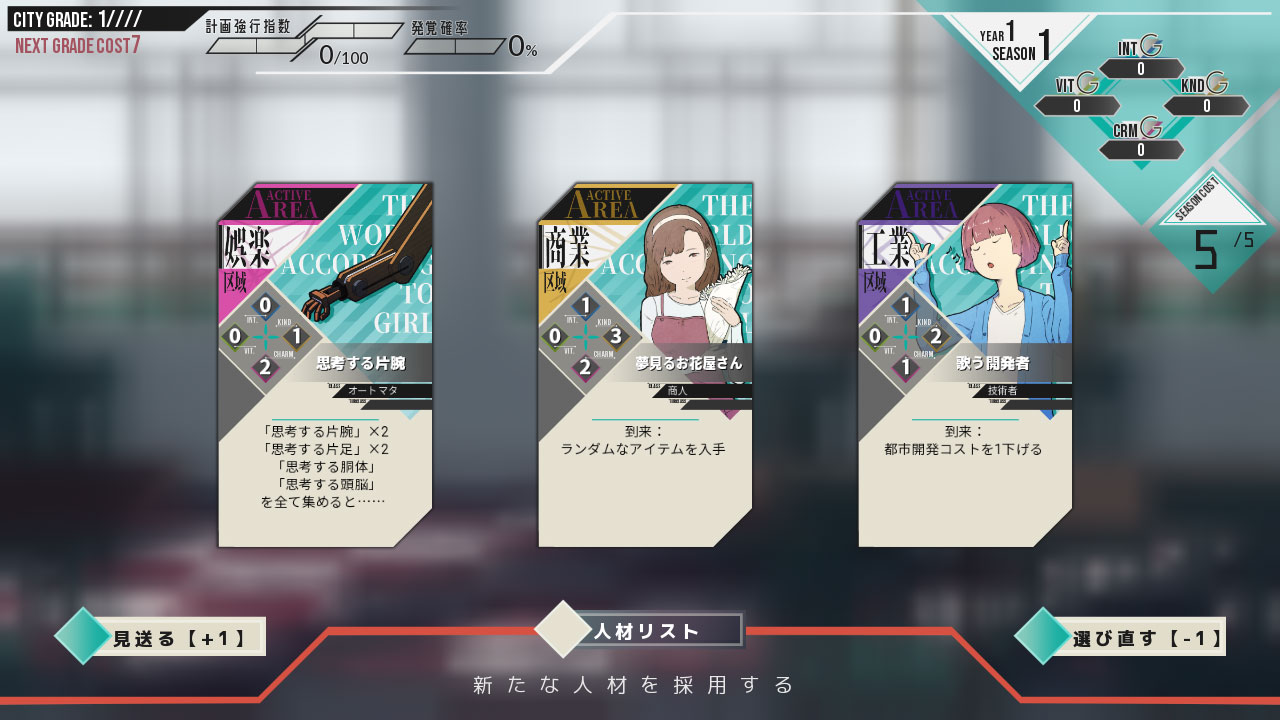1280x720 pixels.
Task: Choose the 夢見るお花屋さん merchant card
Action: [645, 365]
